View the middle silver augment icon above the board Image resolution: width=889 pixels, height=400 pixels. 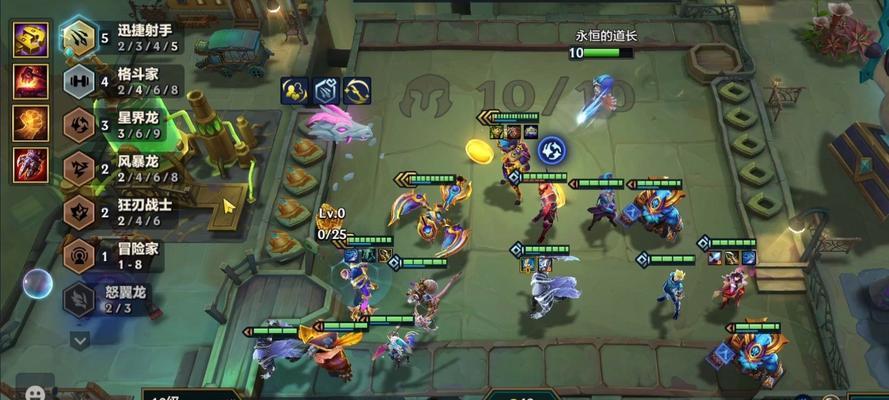326,91
